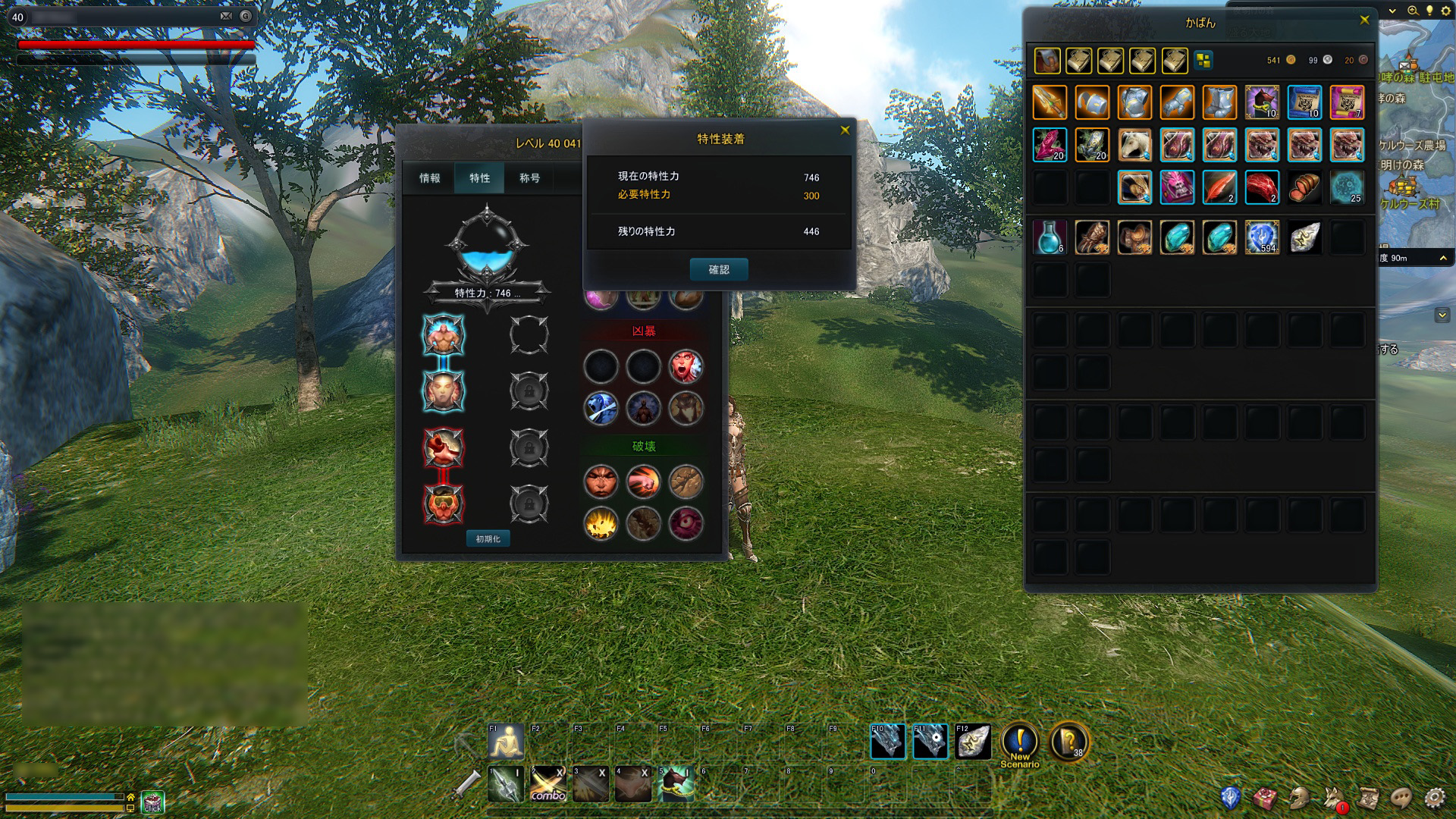The height and width of the screenshot is (819, 1456).
Task: Choose the red-haired woman trait icon
Action: 686,367
